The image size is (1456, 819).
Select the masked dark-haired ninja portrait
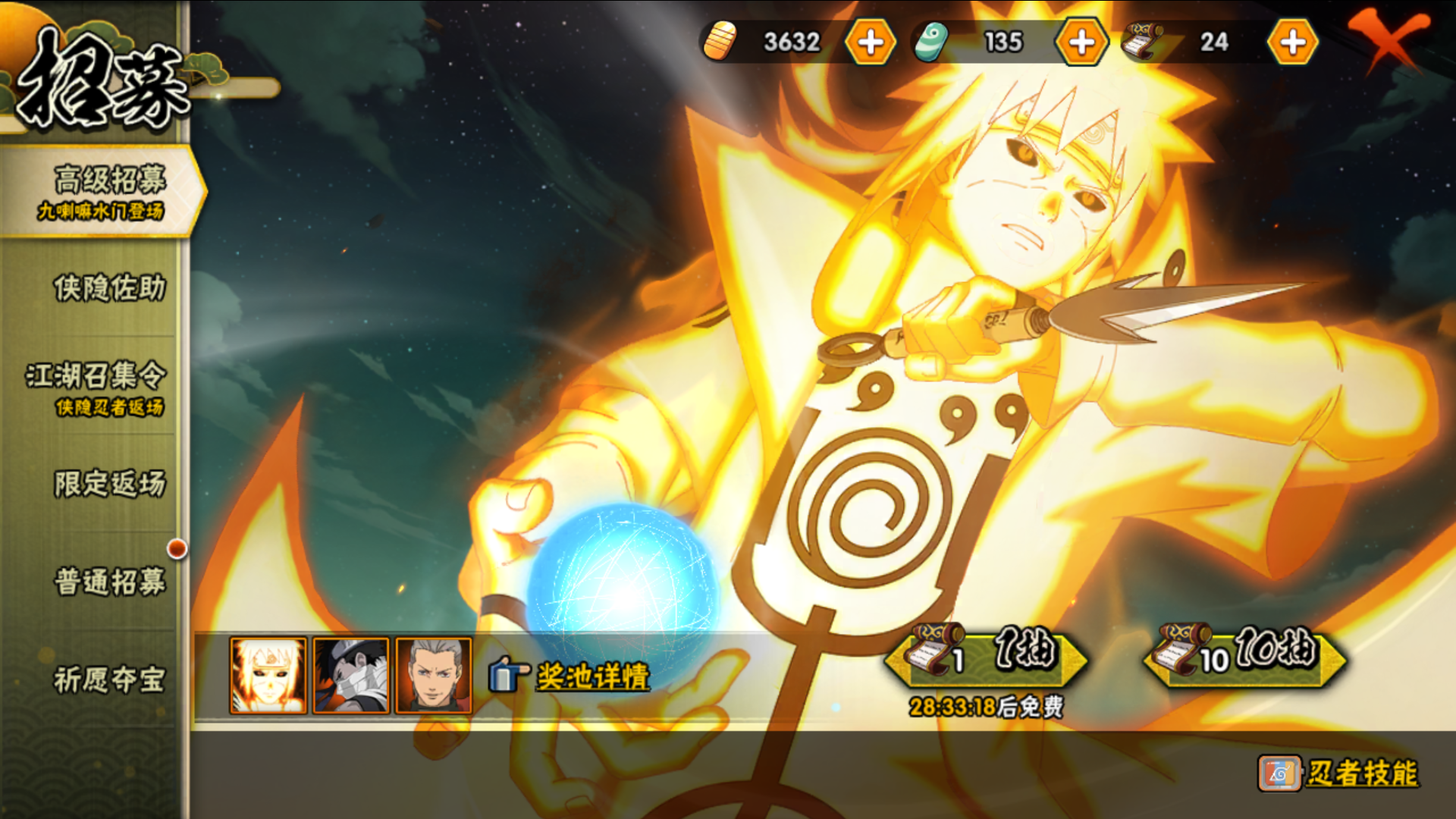(x=351, y=676)
